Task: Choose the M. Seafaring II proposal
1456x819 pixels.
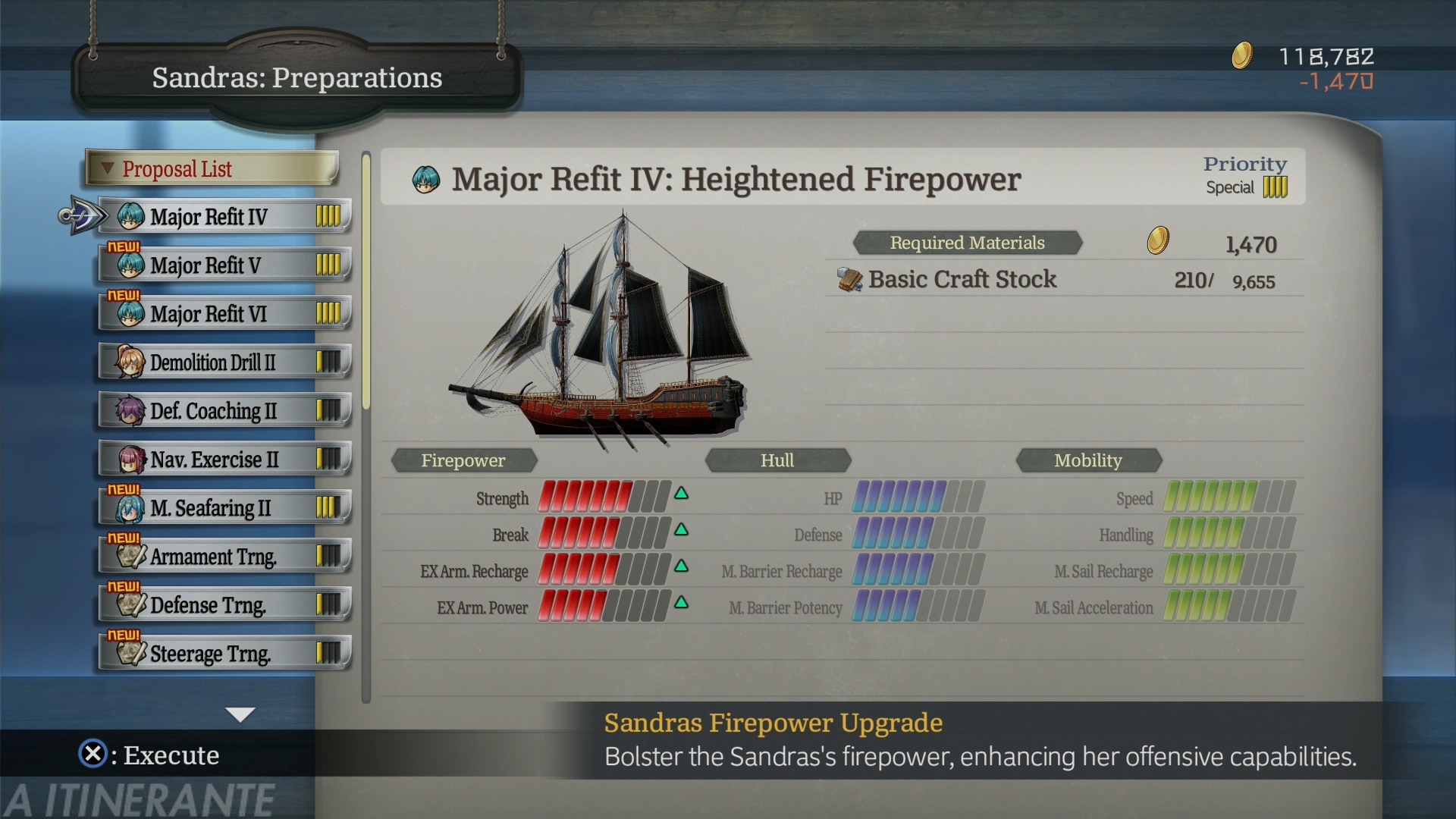Action: (224, 508)
